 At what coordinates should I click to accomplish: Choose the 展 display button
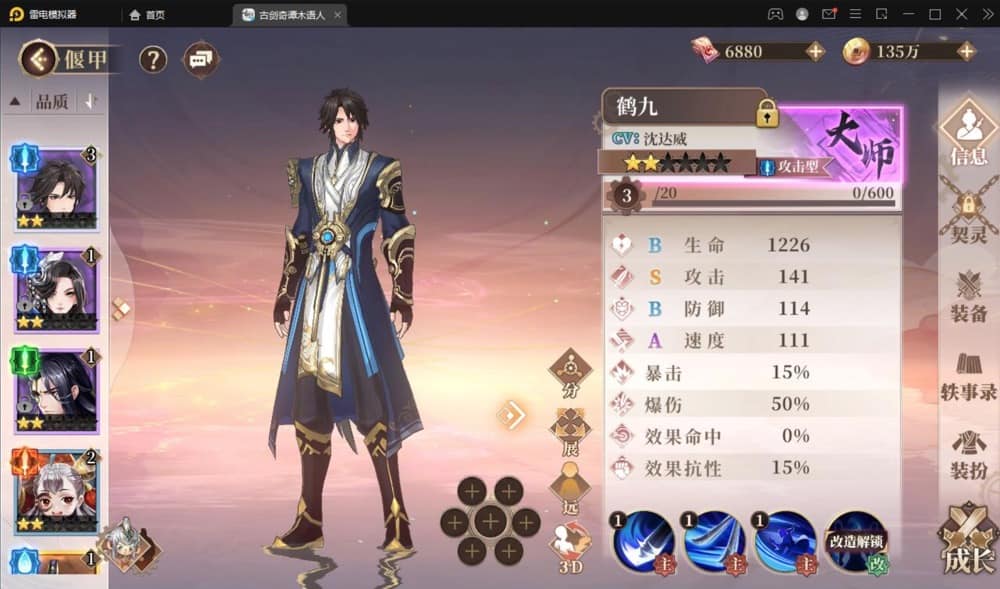coord(570,430)
